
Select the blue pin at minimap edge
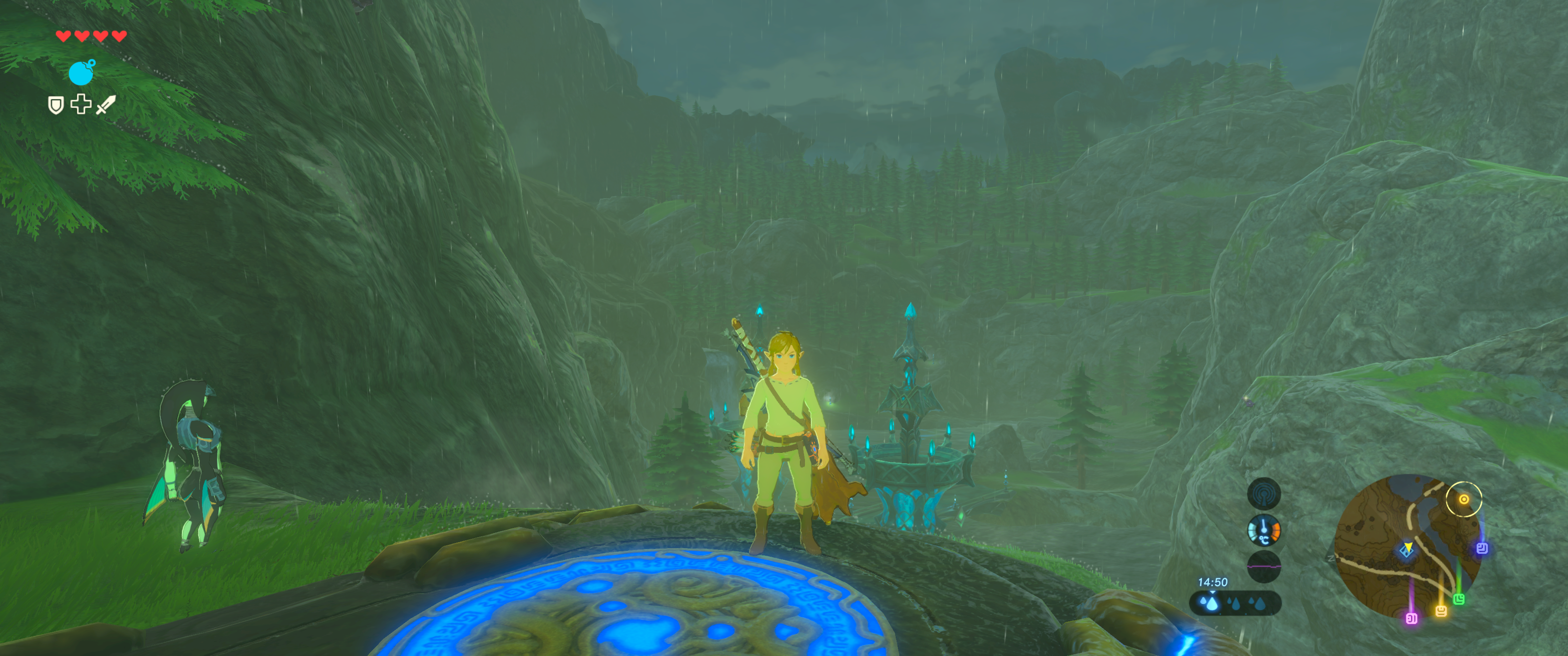[1482, 548]
